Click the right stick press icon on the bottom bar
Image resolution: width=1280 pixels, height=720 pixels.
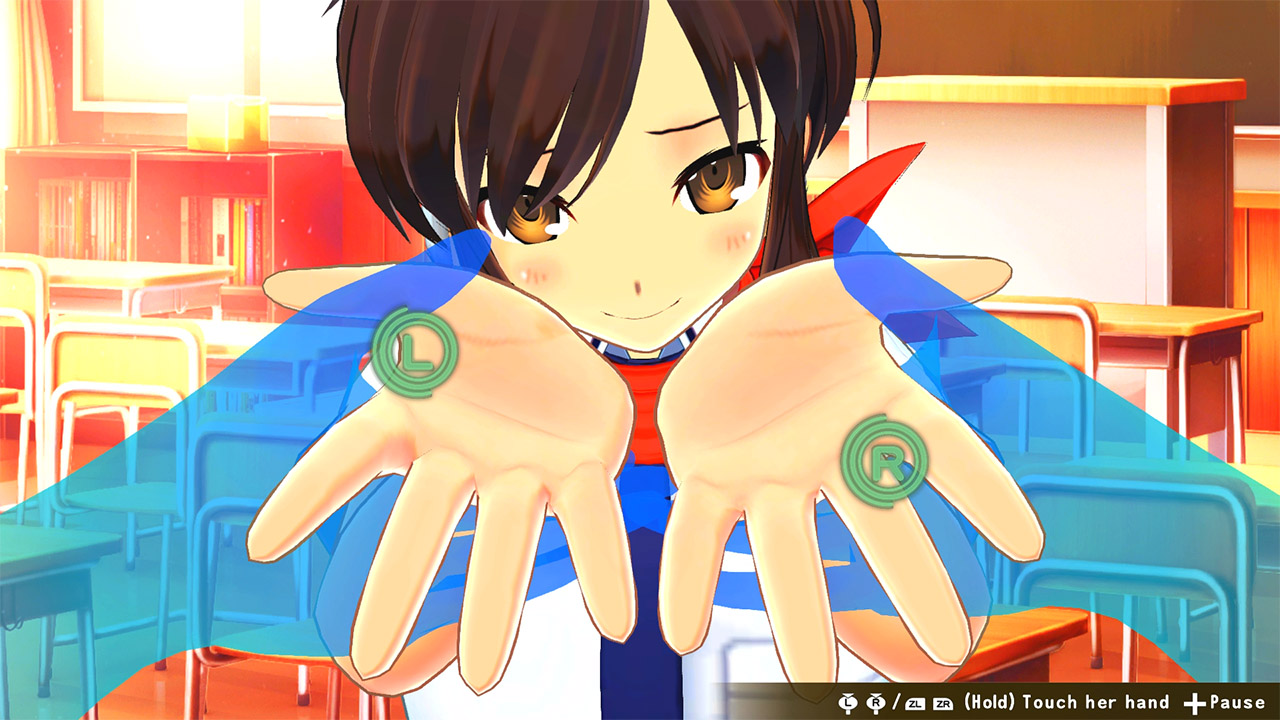(x=875, y=703)
